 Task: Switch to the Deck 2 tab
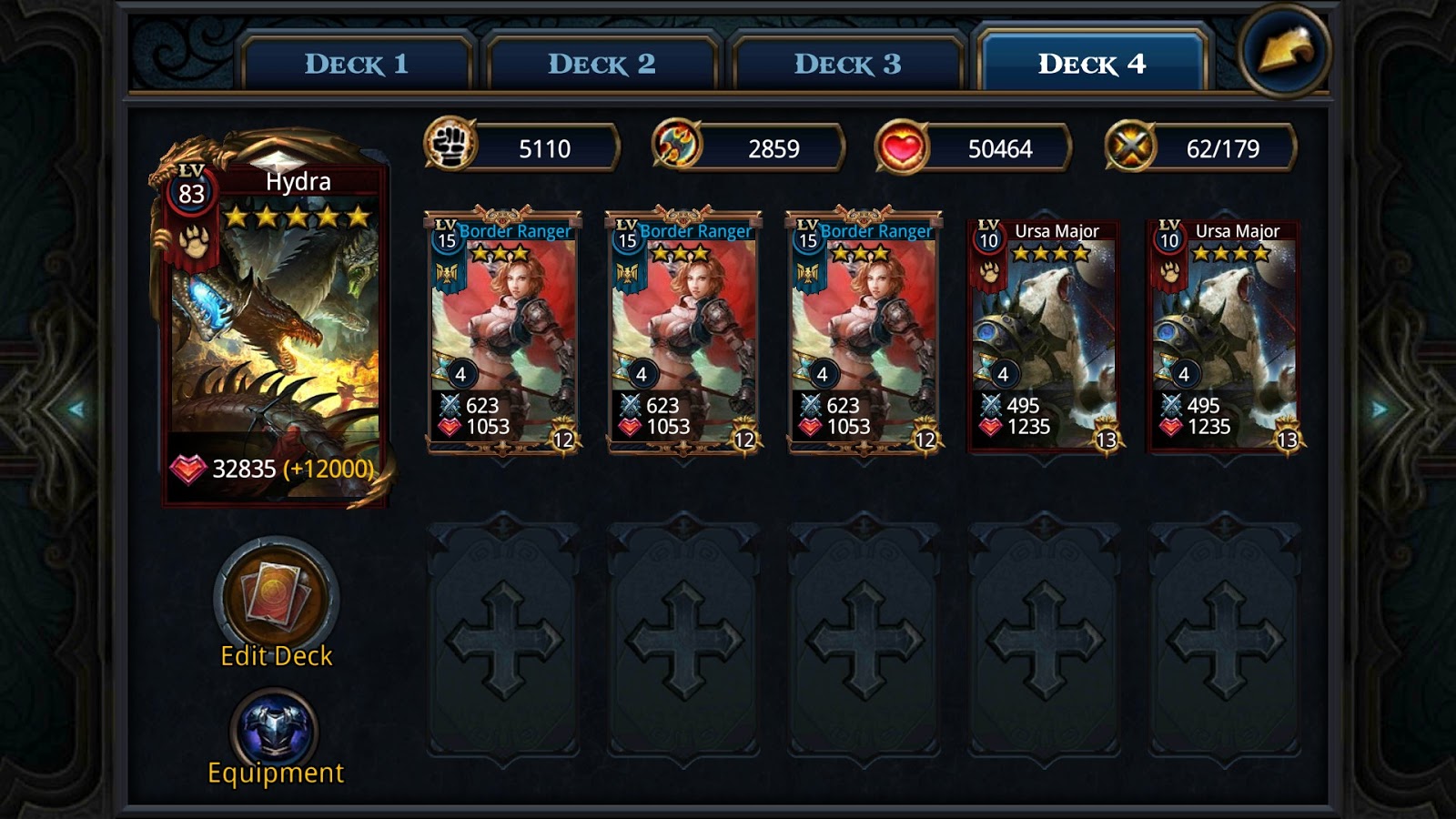[x=603, y=63]
